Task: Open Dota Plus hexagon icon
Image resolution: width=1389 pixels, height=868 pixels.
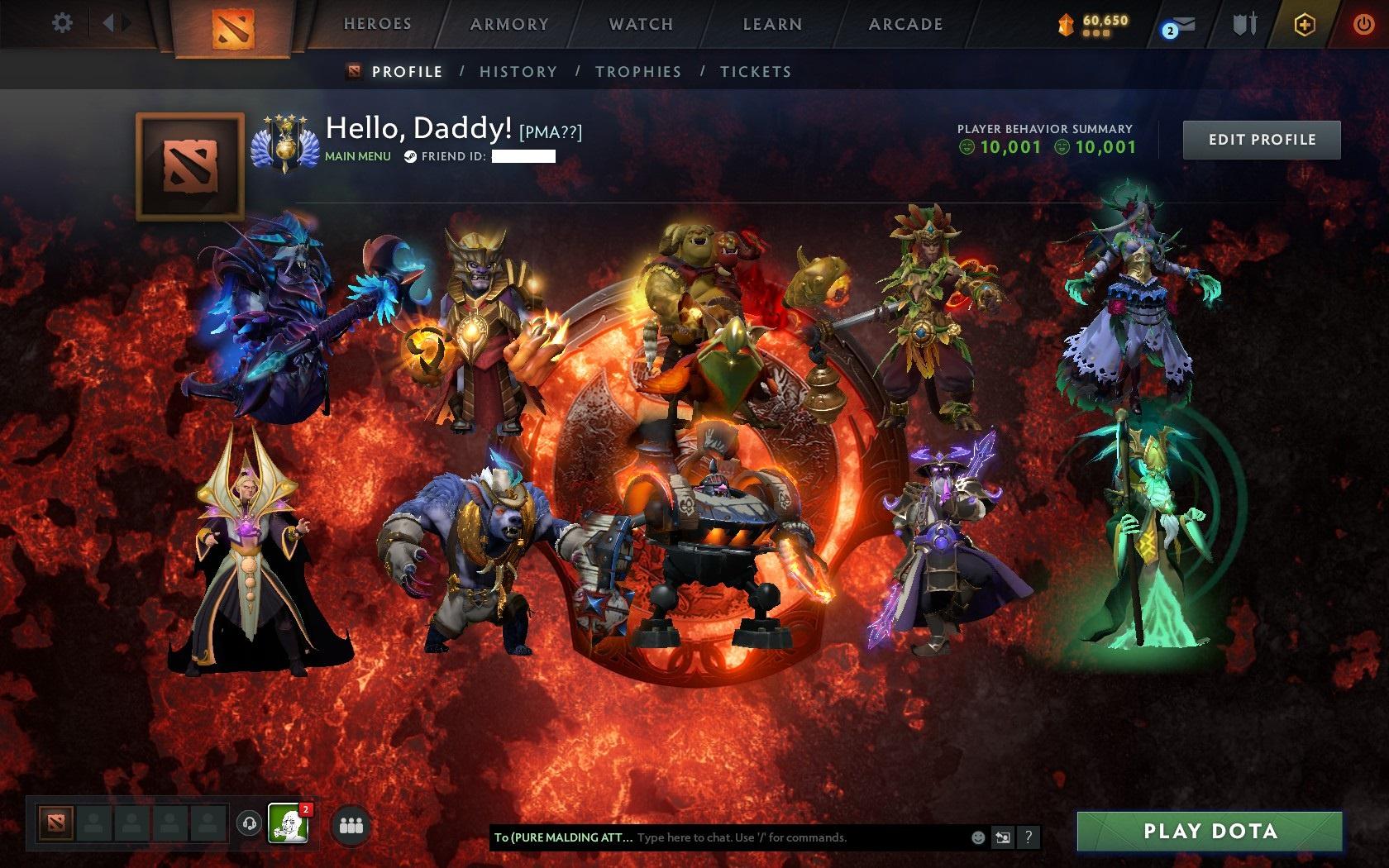Action: click(x=1305, y=23)
